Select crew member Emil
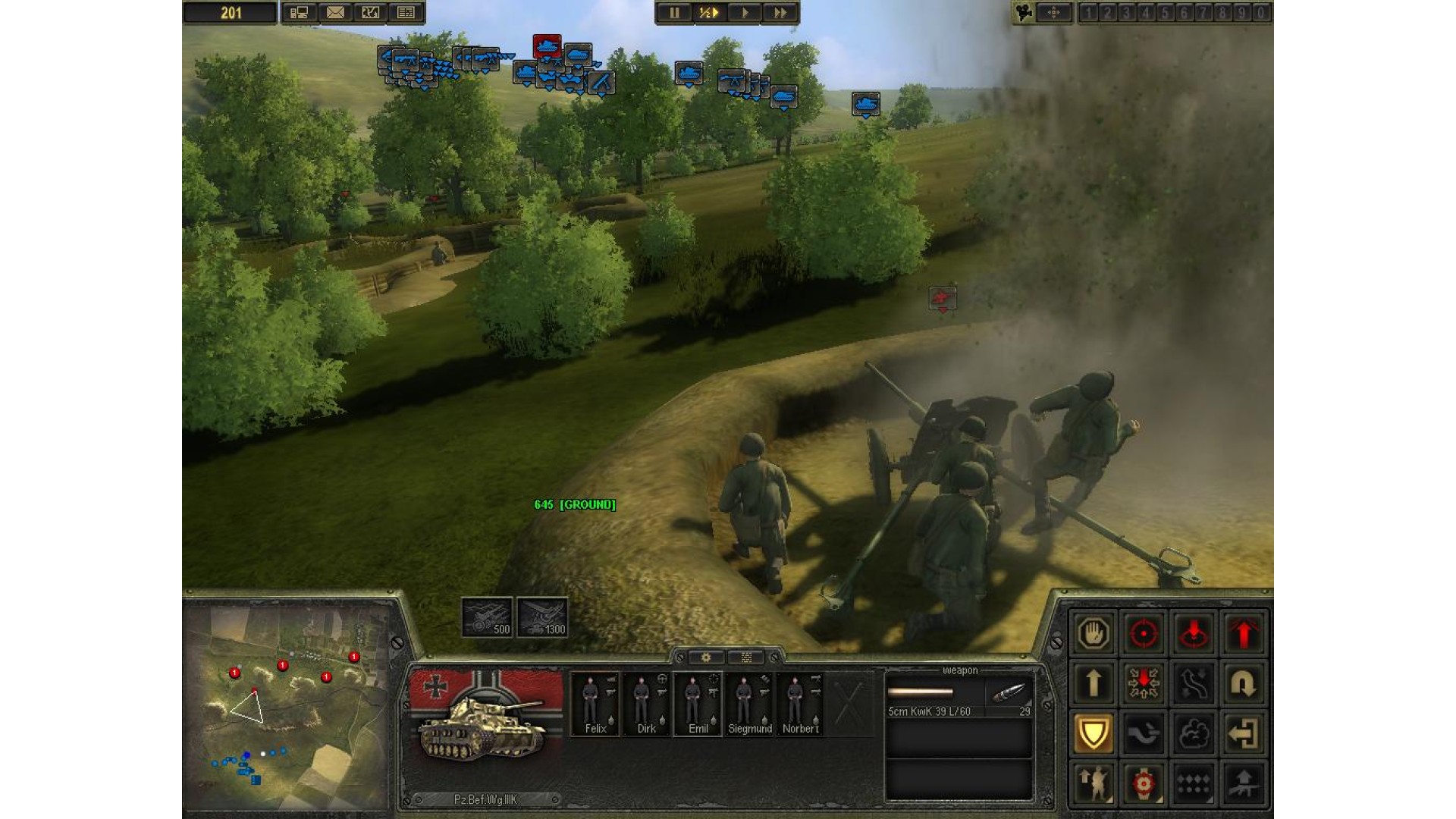 [698, 704]
